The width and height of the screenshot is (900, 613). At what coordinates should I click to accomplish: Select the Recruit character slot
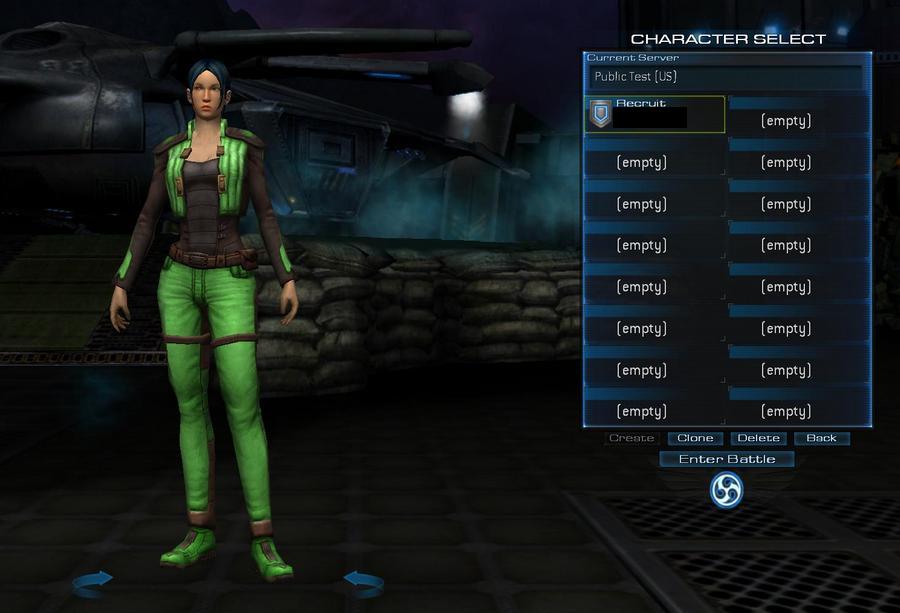click(x=654, y=114)
